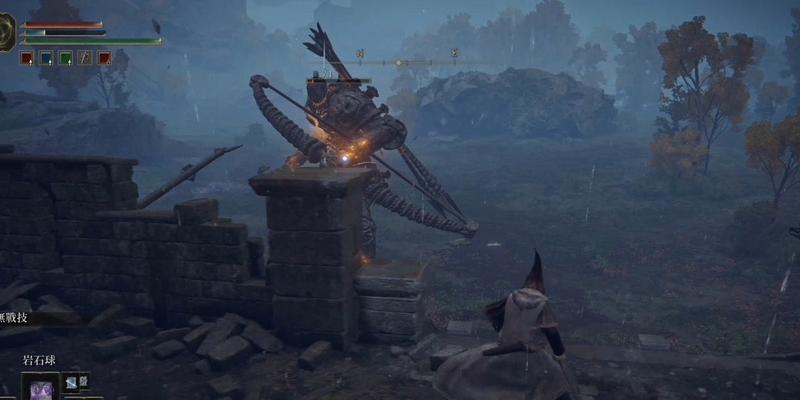Click the green status buff icon
This screenshot has height=400, width=800.
(65, 58)
